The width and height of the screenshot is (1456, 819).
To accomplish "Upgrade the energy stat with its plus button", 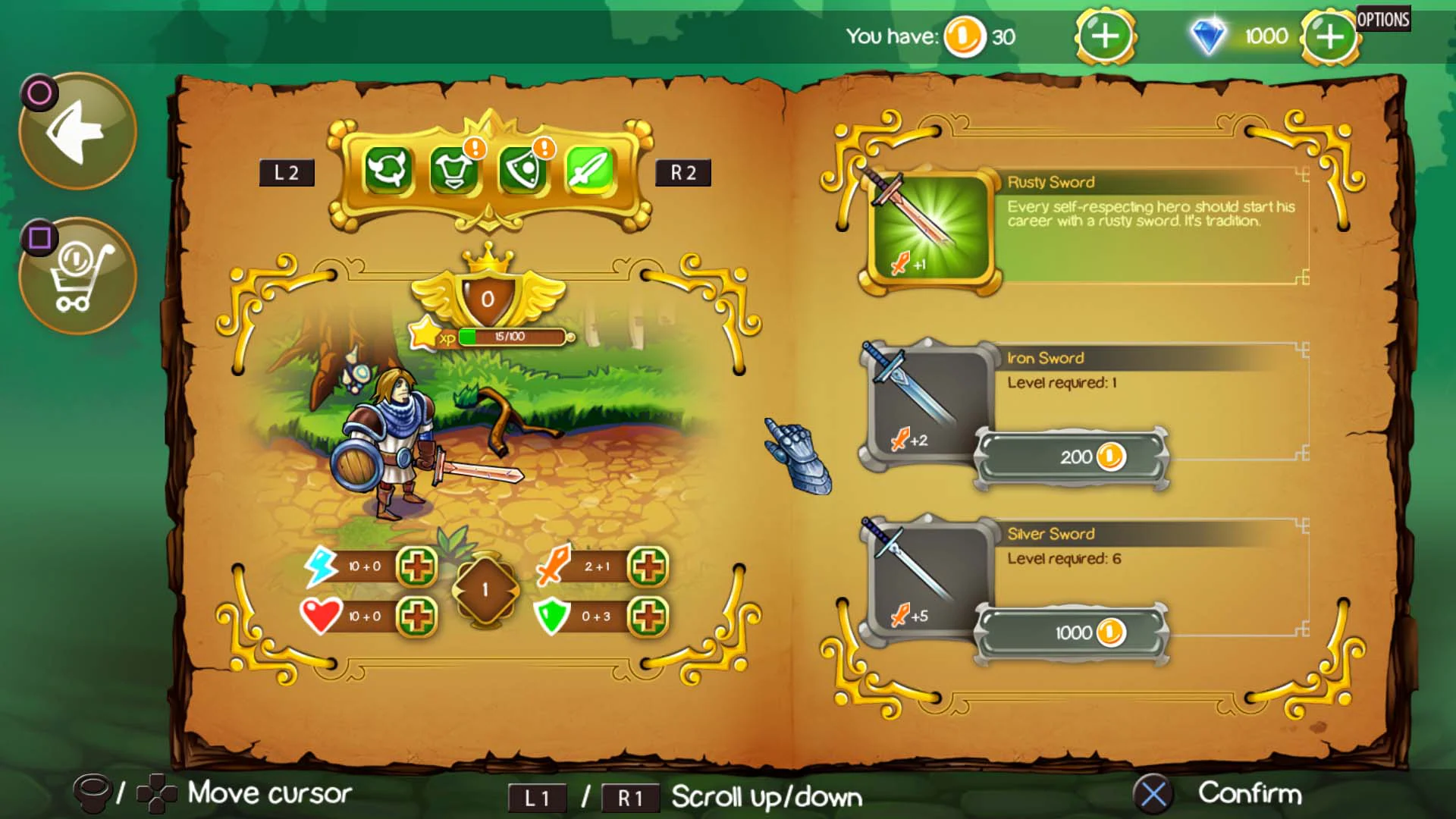I will pyautogui.click(x=416, y=566).
